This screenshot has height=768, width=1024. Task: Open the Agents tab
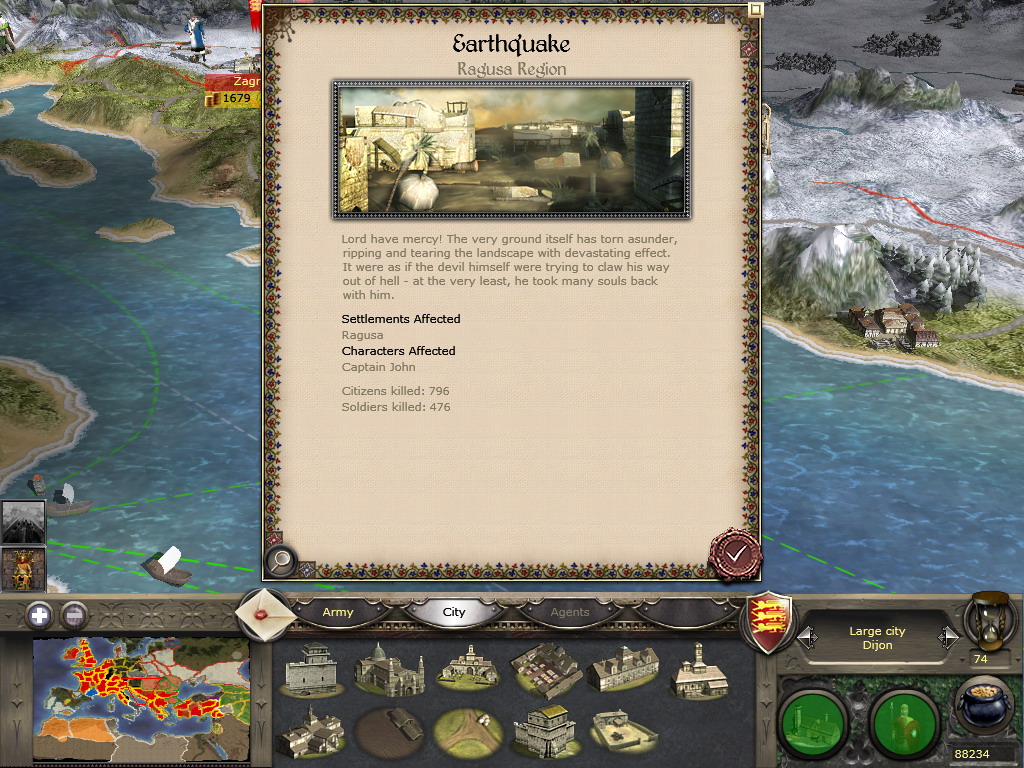click(x=570, y=612)
